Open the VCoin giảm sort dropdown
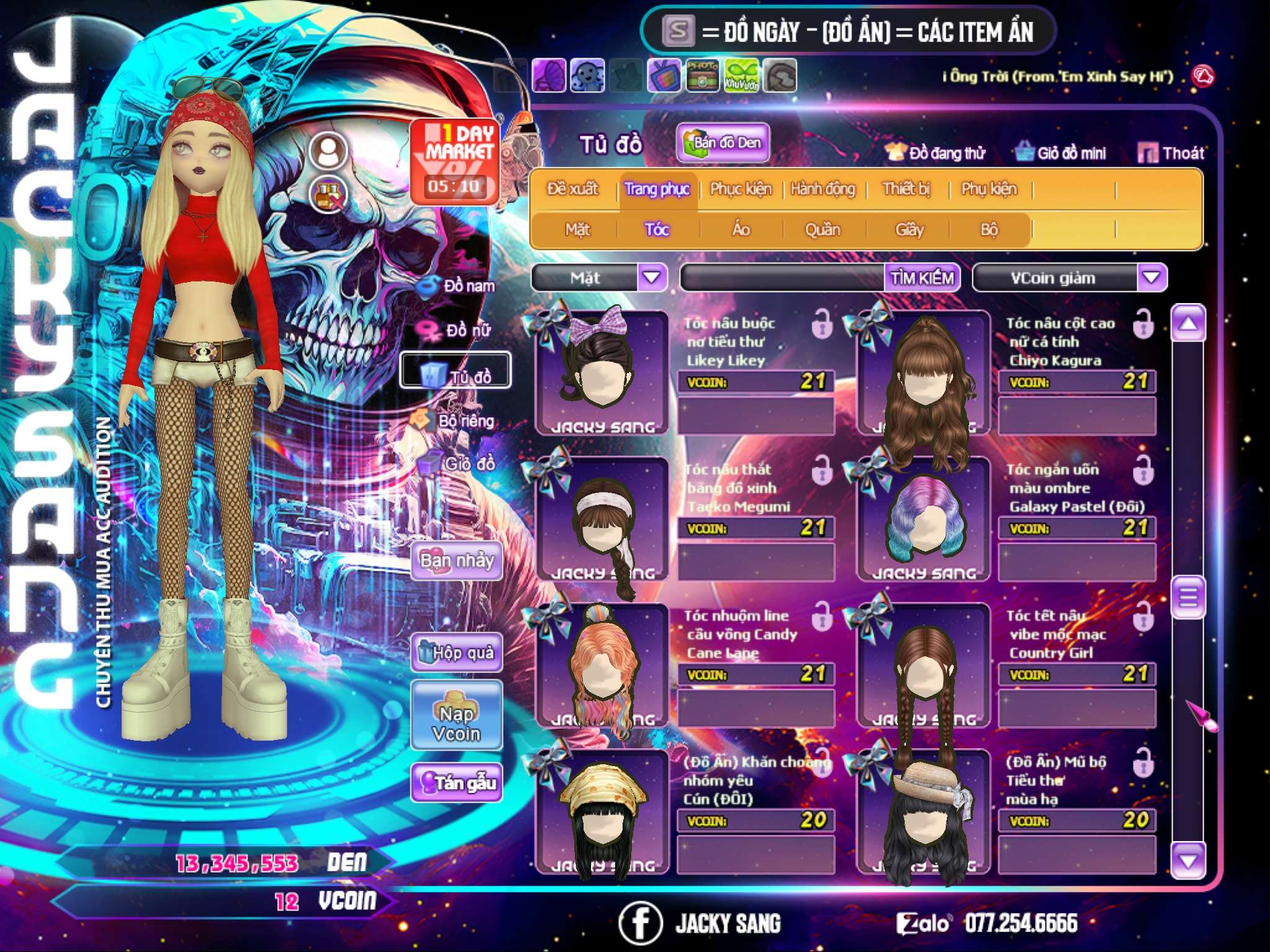 click(1152, 277)
